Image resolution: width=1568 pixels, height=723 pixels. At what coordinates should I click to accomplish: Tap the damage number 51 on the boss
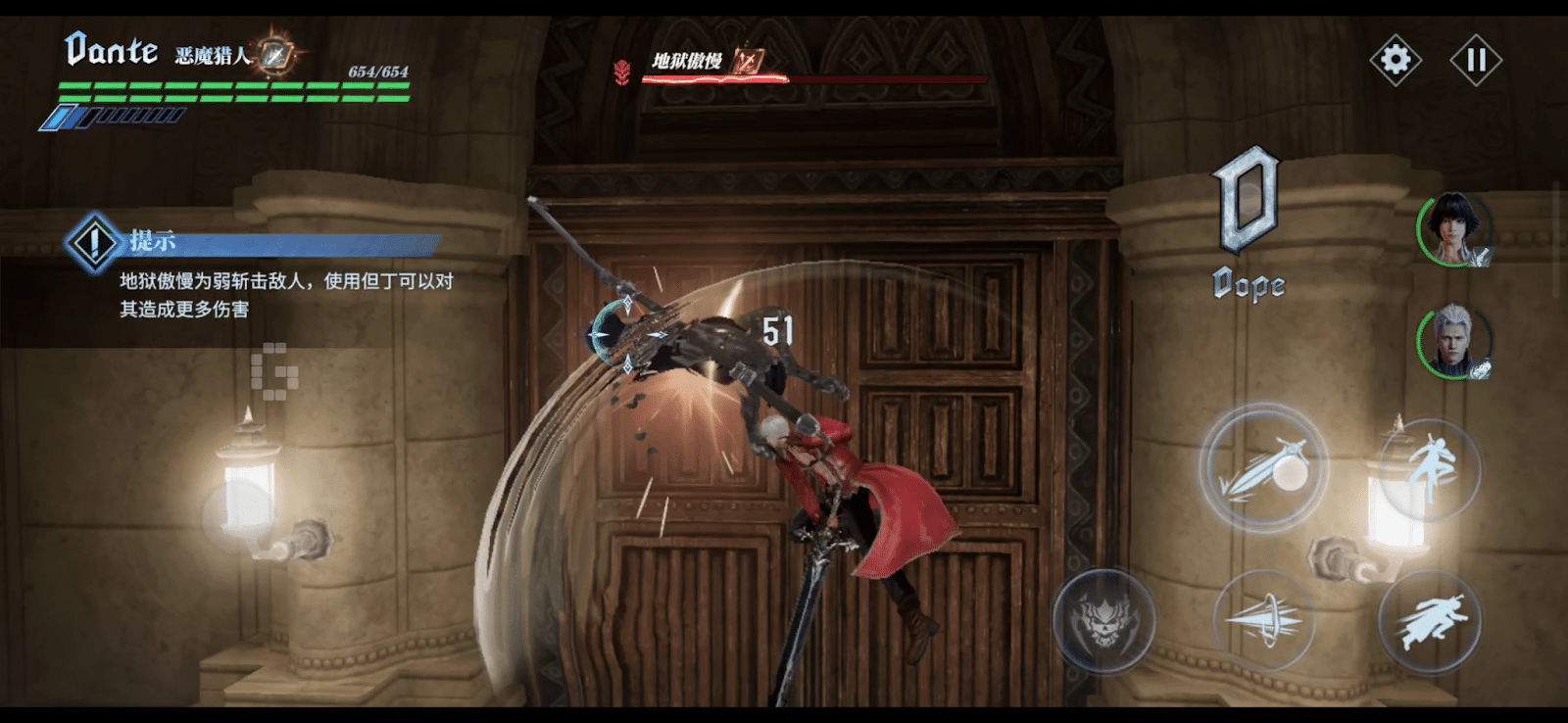pos(775,329)
